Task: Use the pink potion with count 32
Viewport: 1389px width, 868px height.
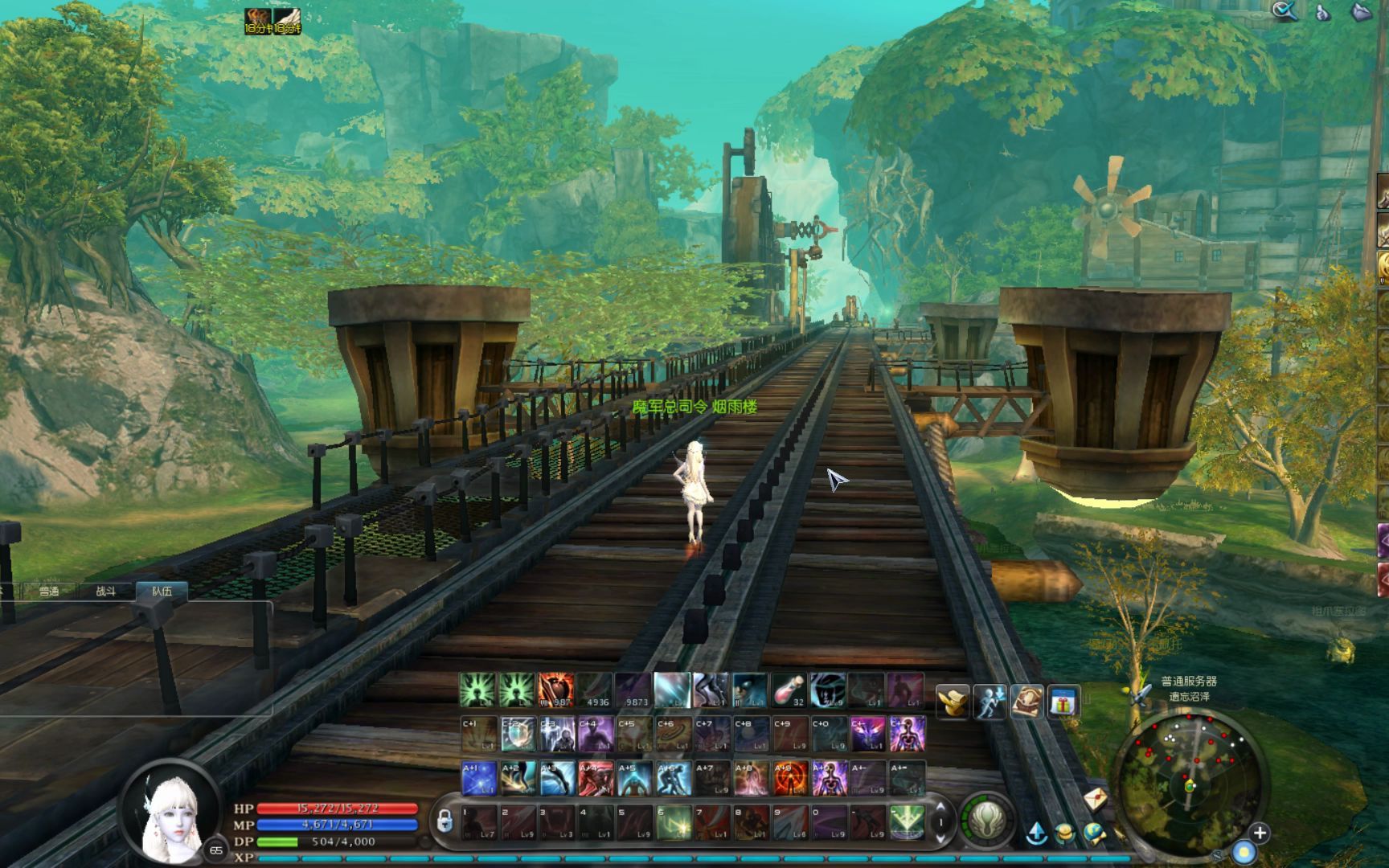Action: pos(789,690)
